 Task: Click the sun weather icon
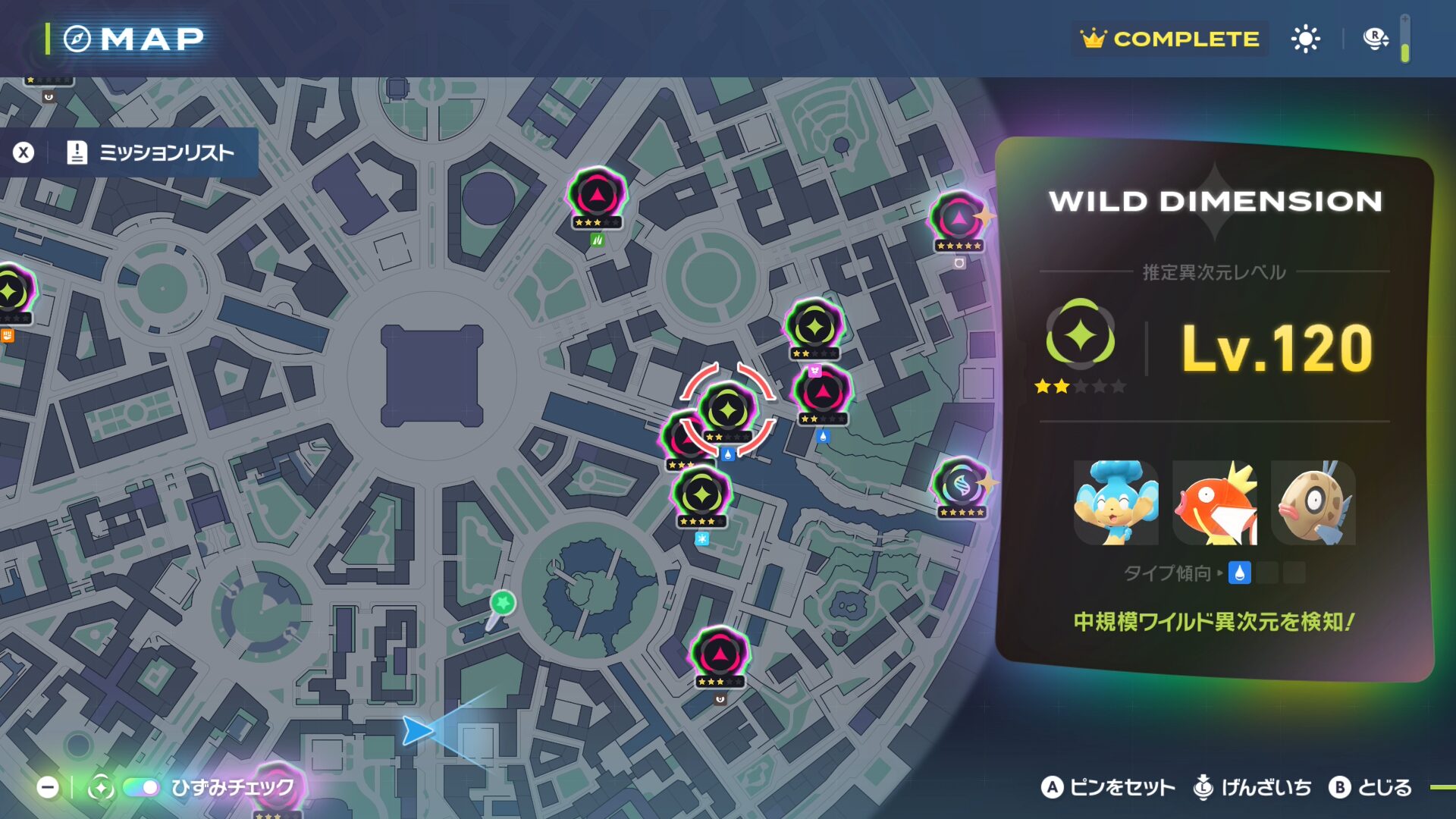pyautogui.click(x=1305, y=39)
